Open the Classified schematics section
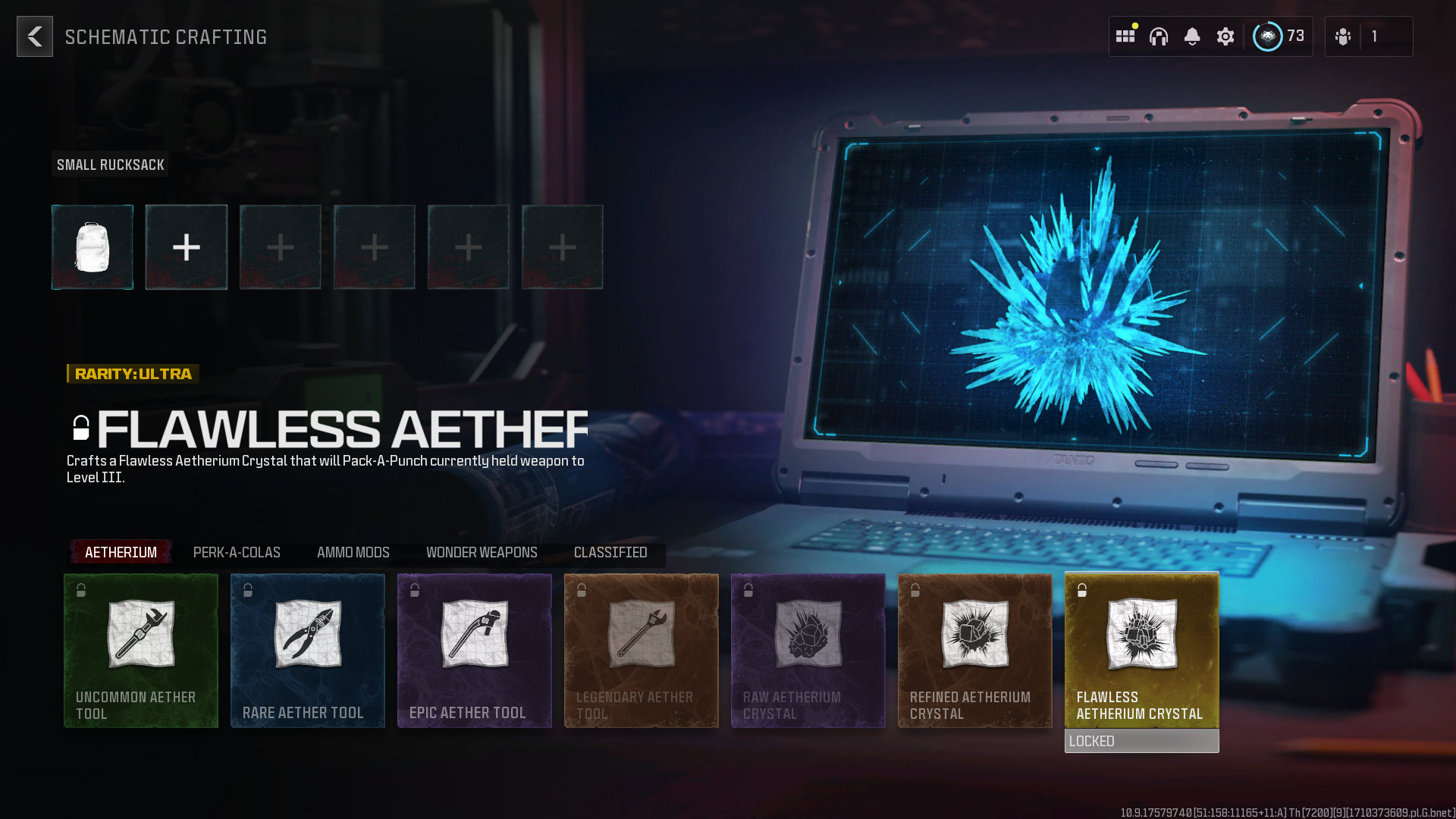The width and height of the screenshot is (1456, 819). (611, 552)
